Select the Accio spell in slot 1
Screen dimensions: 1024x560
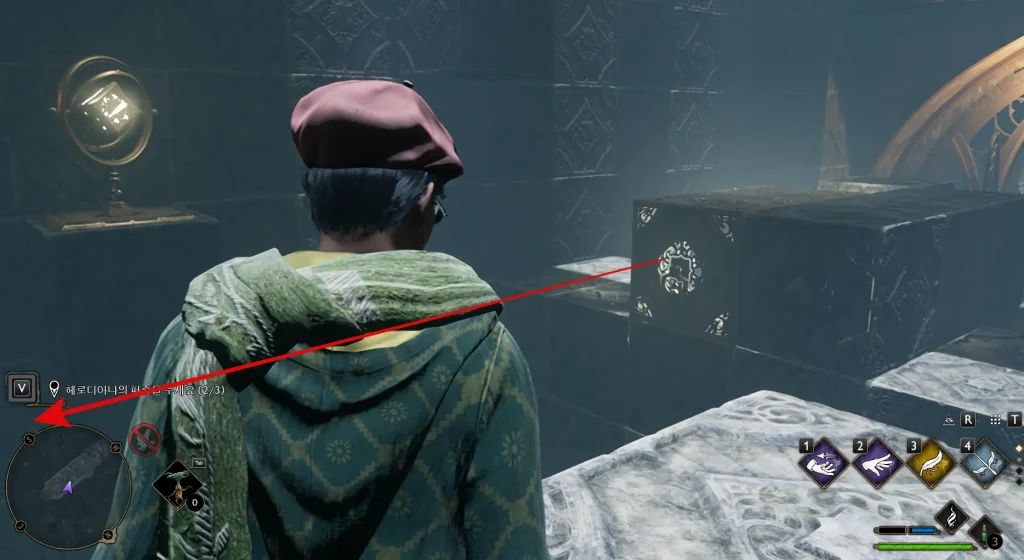(x=822, y=462)
